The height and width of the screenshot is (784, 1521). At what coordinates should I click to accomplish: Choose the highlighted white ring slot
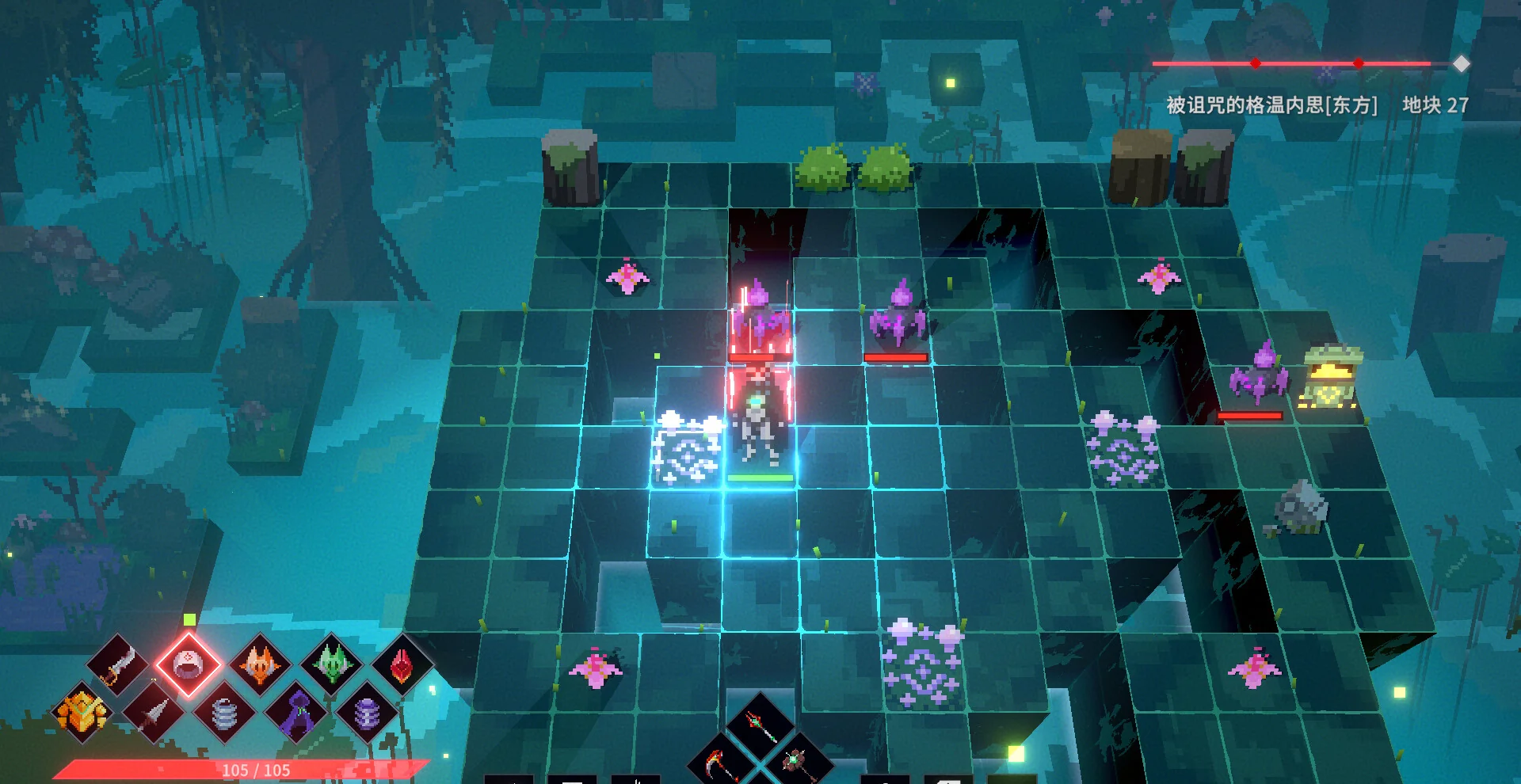188,664
